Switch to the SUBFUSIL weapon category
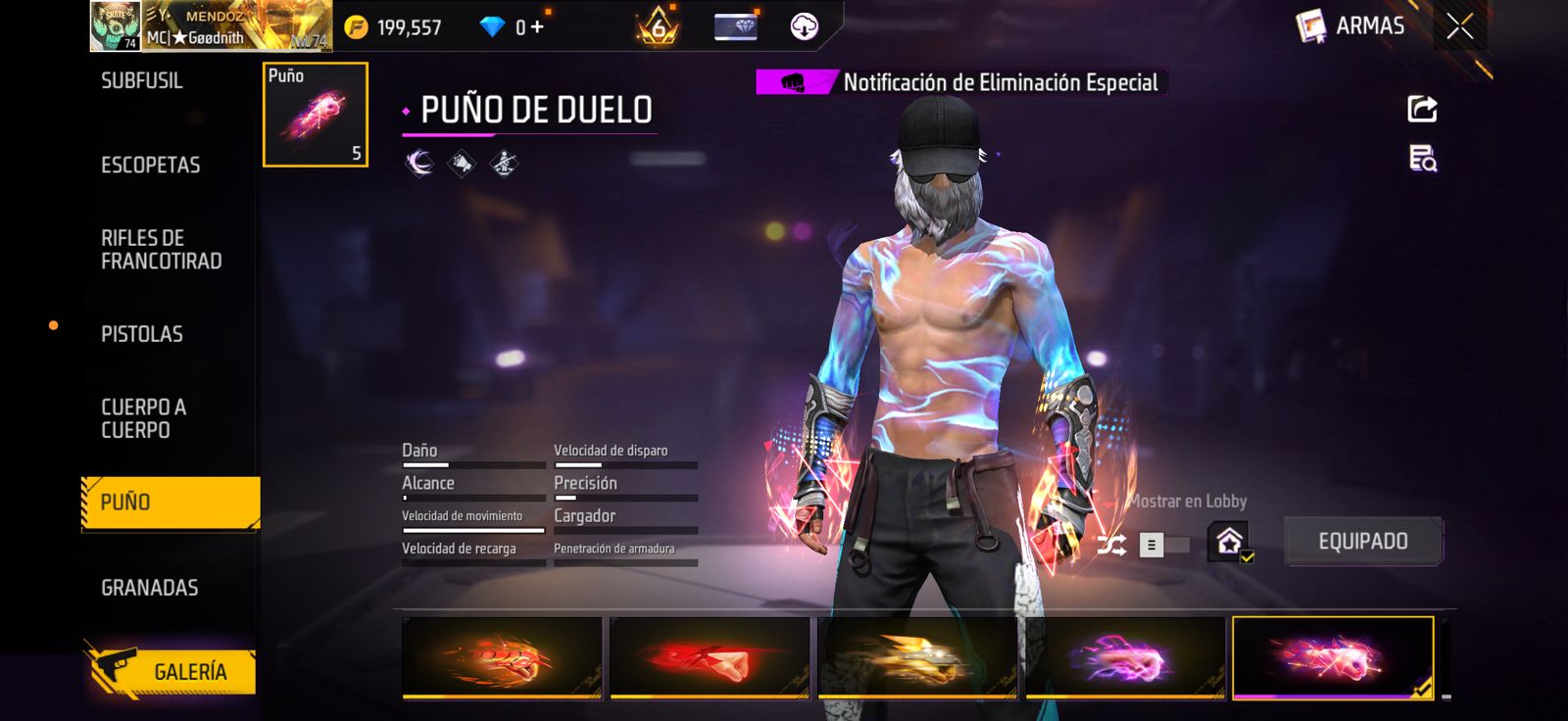 click(x=142, y=81)
